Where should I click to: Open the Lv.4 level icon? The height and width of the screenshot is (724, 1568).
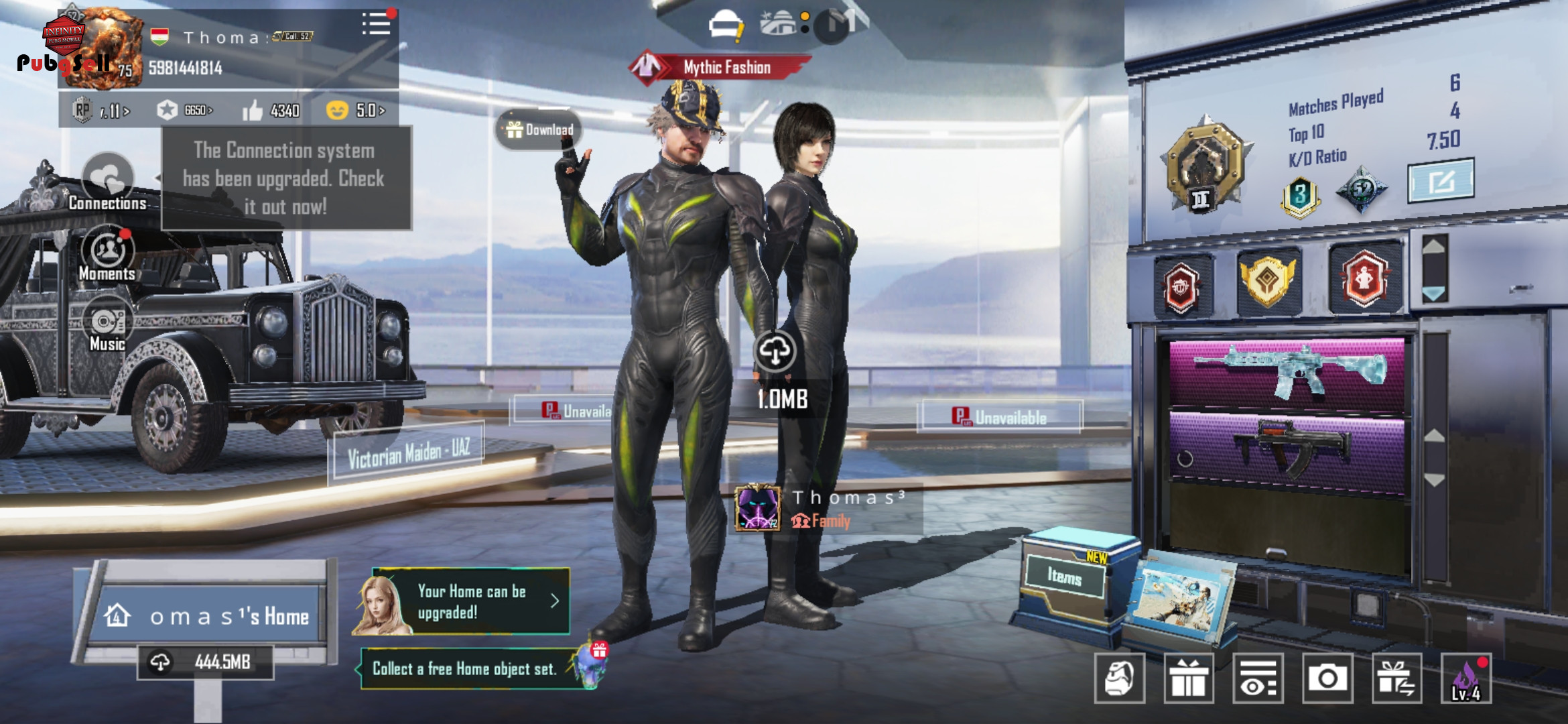1466,678
